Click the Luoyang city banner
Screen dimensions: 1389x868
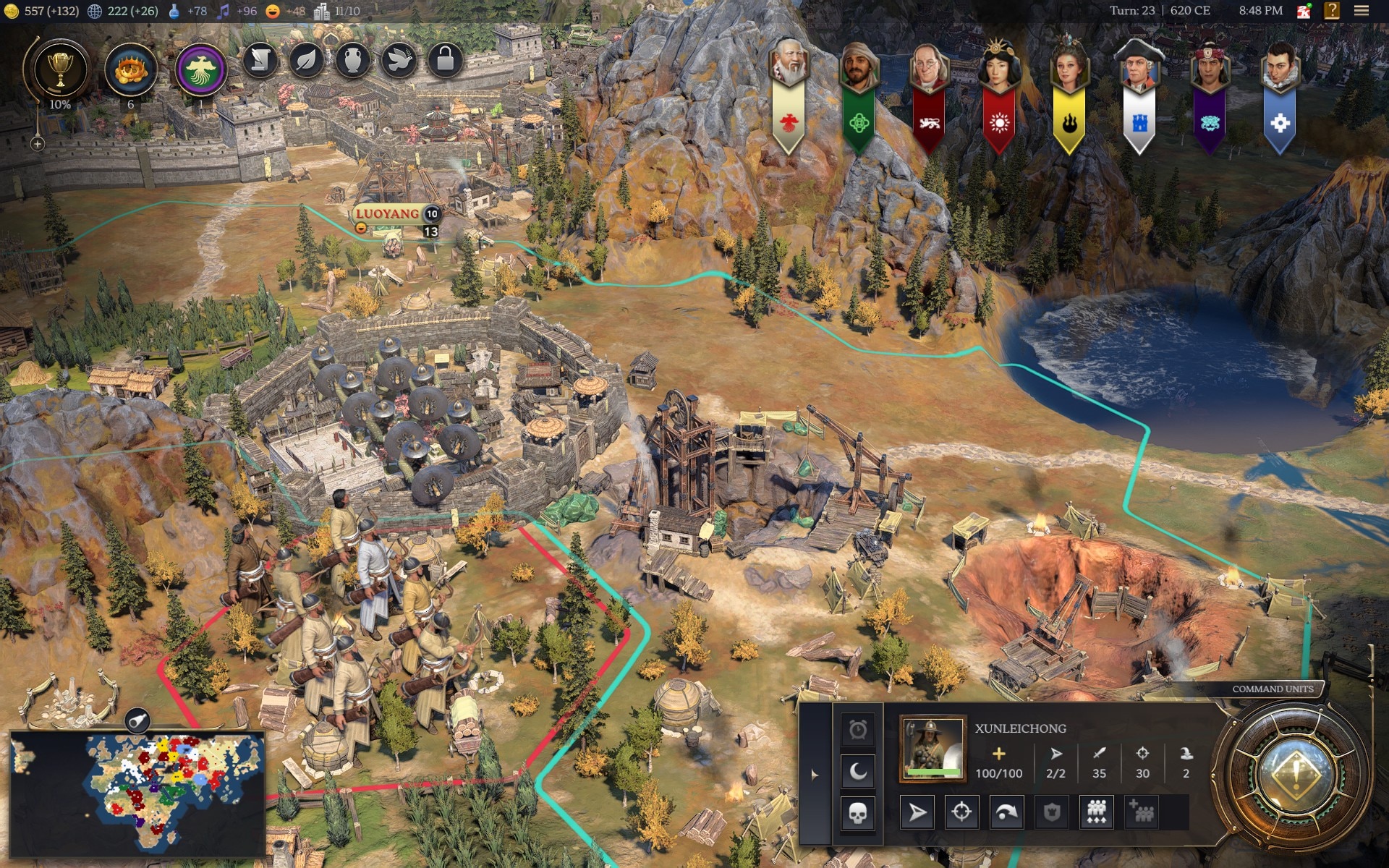coord(387,213)
